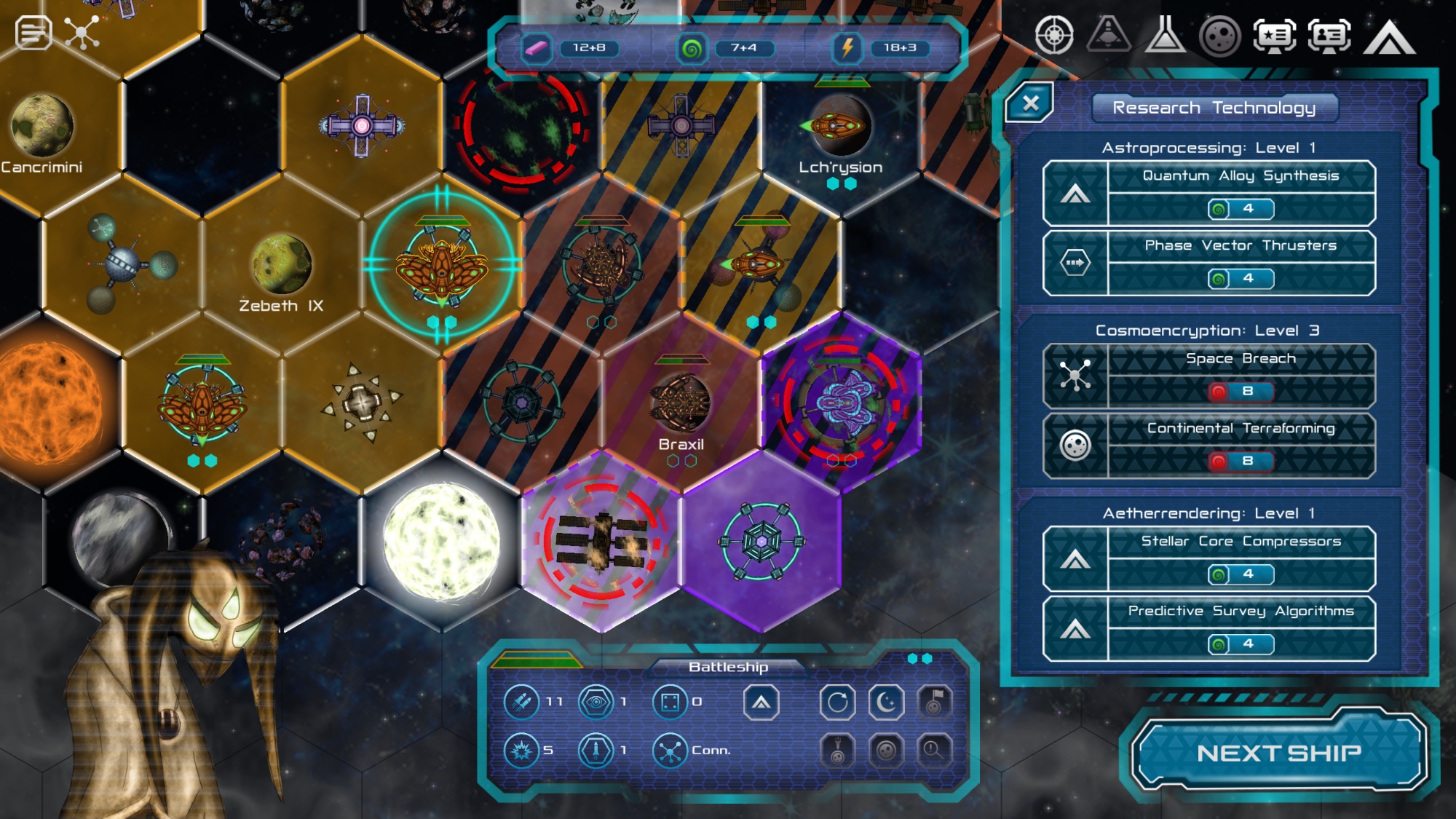Open the planets overview icon
This screenshot has height=819, width=1456.
click(x=1219, y=35)
